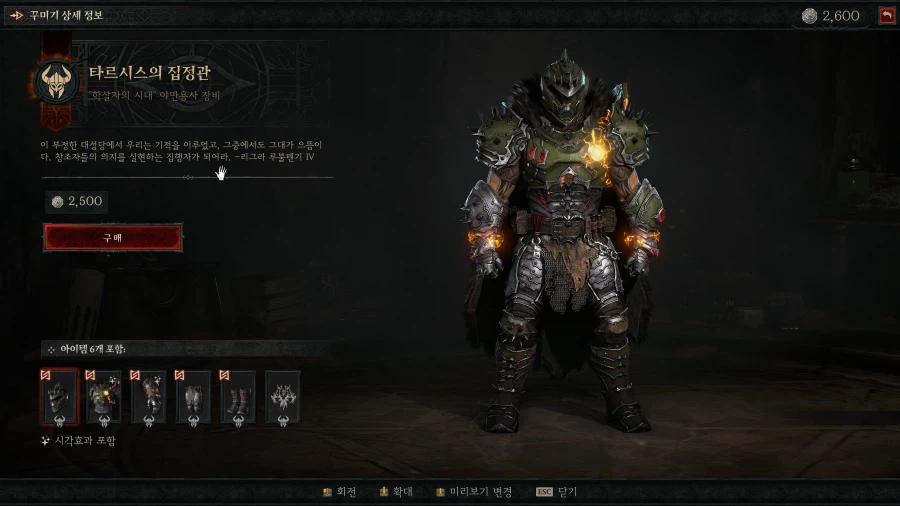Choose the gauntlets item thumbnail

149,397
